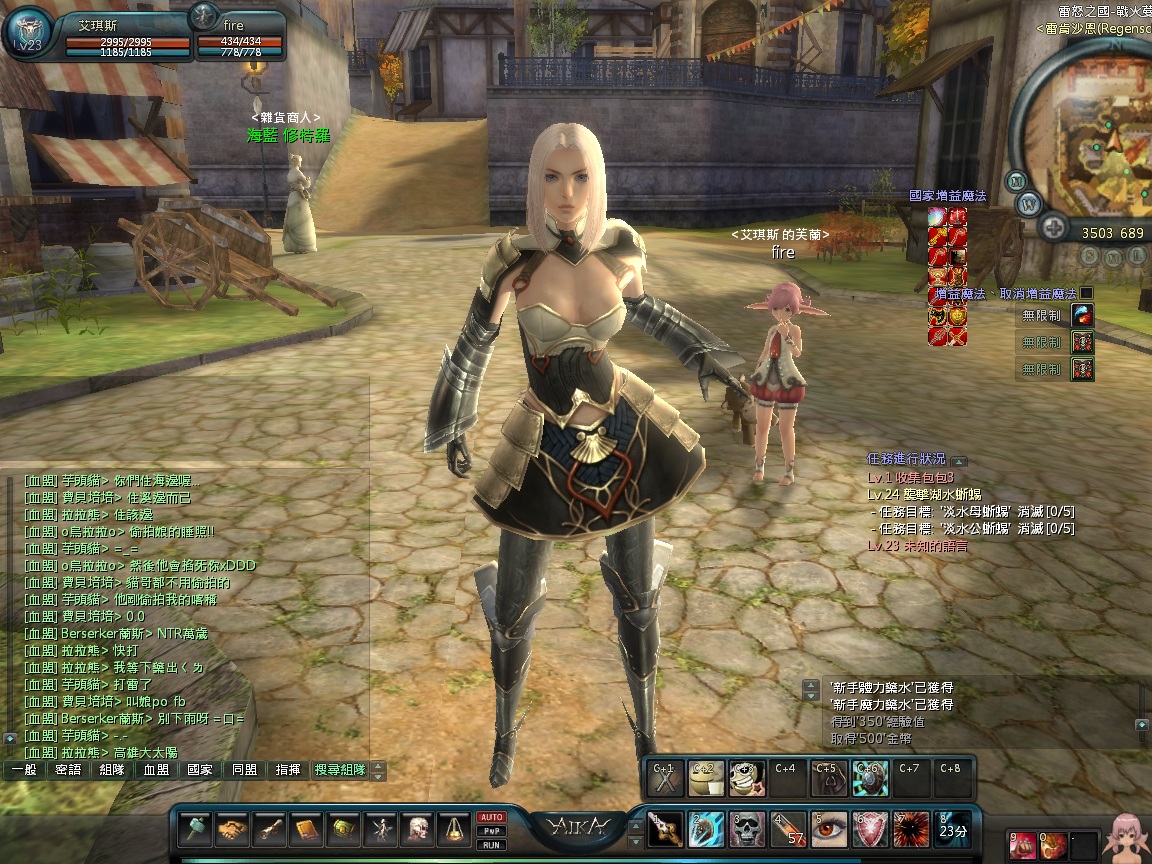This screenshot has width=1152, height=864.
Task: Toggle the AUTO button
Action: point(491,817)
